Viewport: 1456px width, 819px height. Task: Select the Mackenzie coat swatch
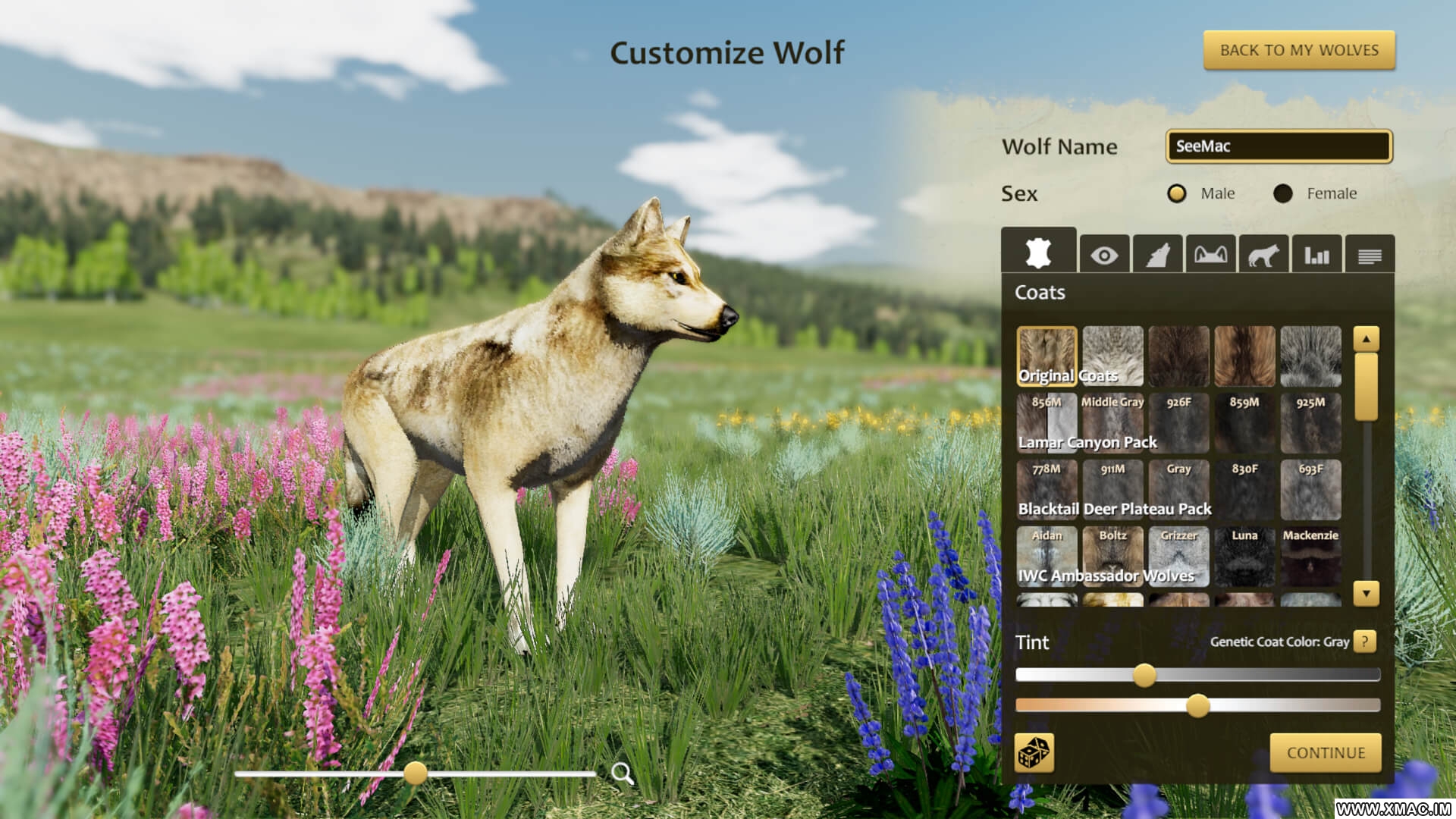pyautogui.click(x=1310, y=555)
